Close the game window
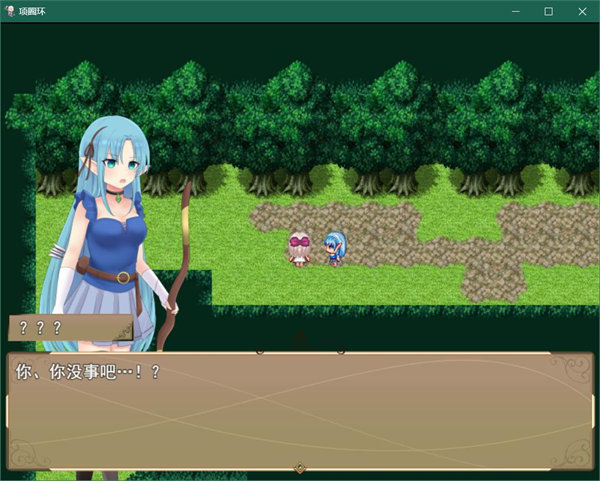 point(582,11)
